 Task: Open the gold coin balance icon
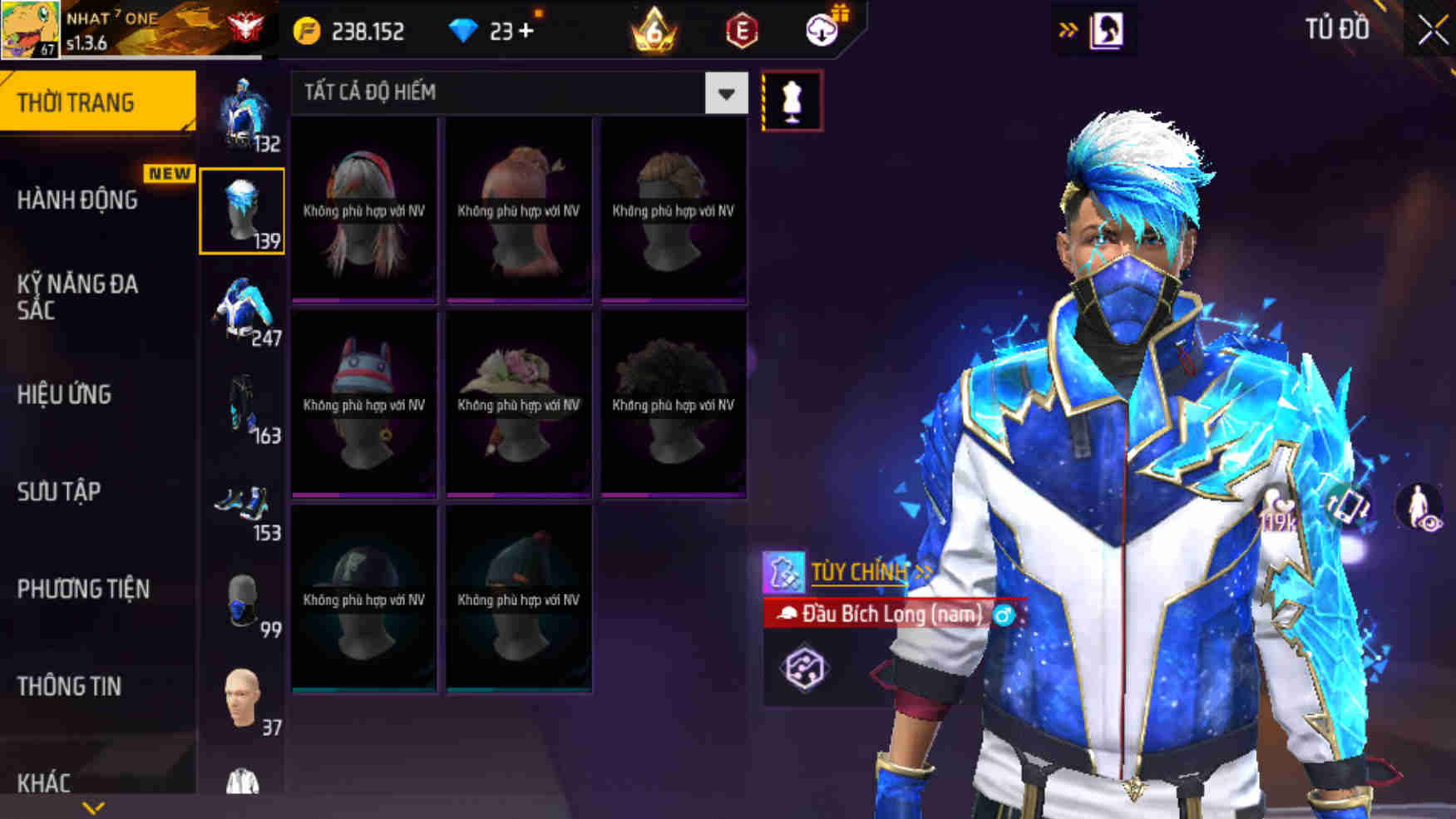(x=309, y=32)
